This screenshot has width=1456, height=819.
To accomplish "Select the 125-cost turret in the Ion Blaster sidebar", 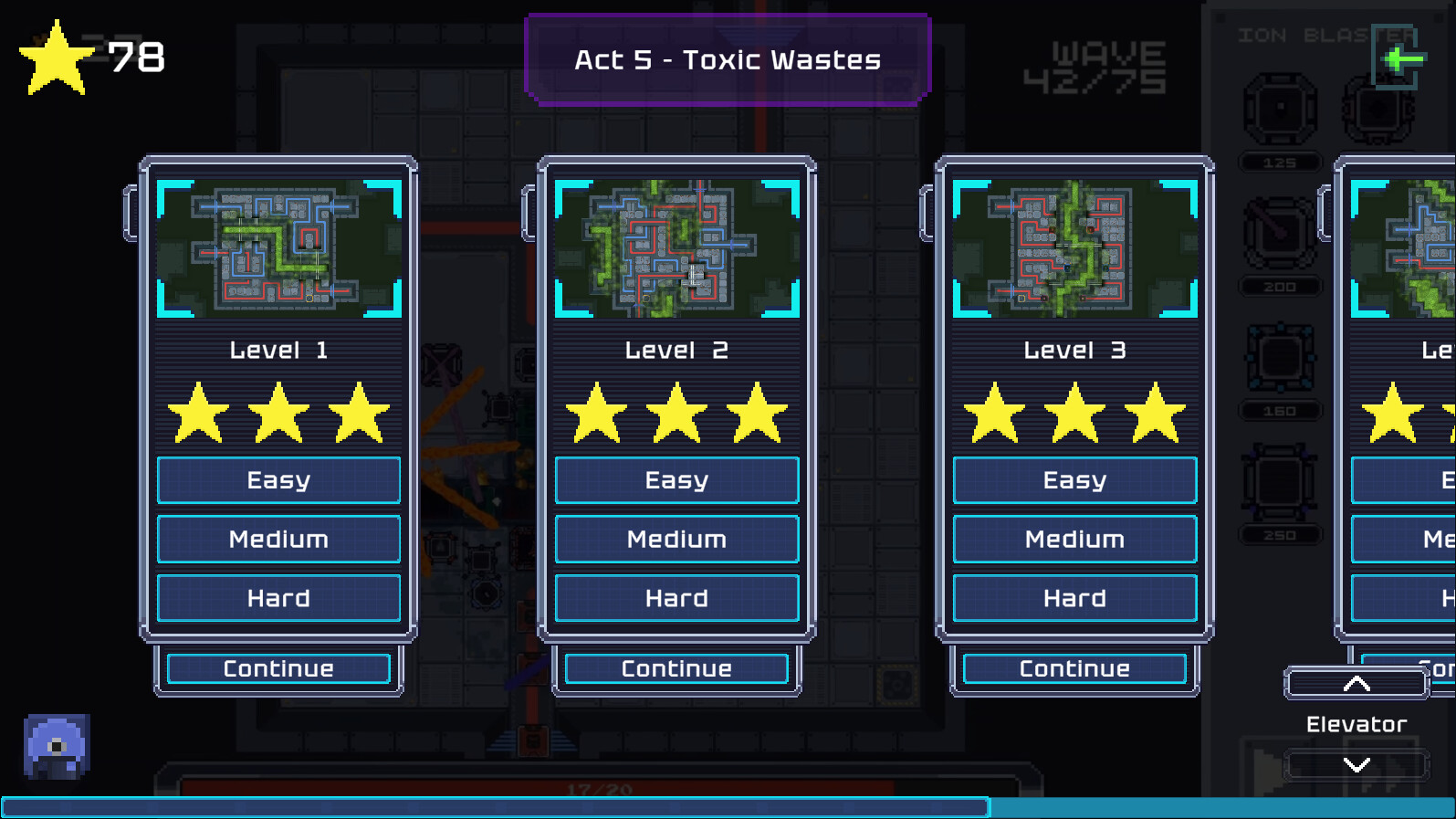I will click(x=1278, y=110).
